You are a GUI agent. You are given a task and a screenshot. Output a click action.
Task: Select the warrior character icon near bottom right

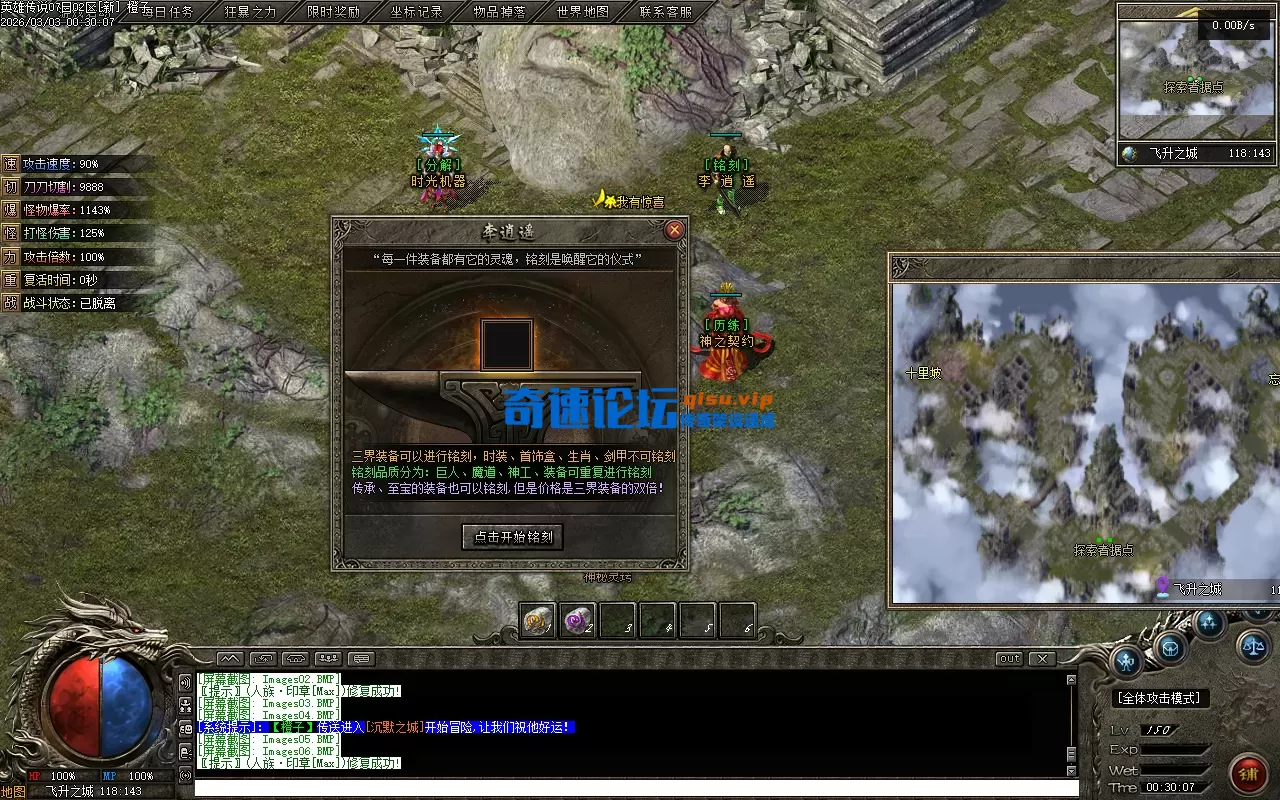coord(1125,663)
